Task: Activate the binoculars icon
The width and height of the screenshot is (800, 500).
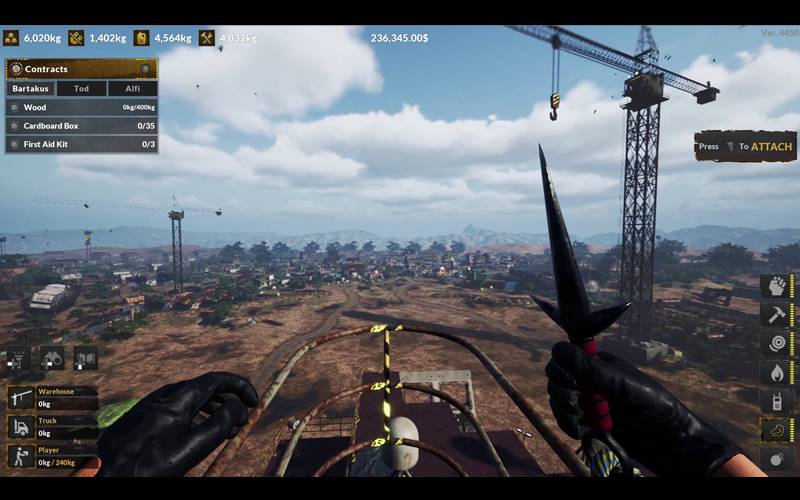Action: coord(52,357)
